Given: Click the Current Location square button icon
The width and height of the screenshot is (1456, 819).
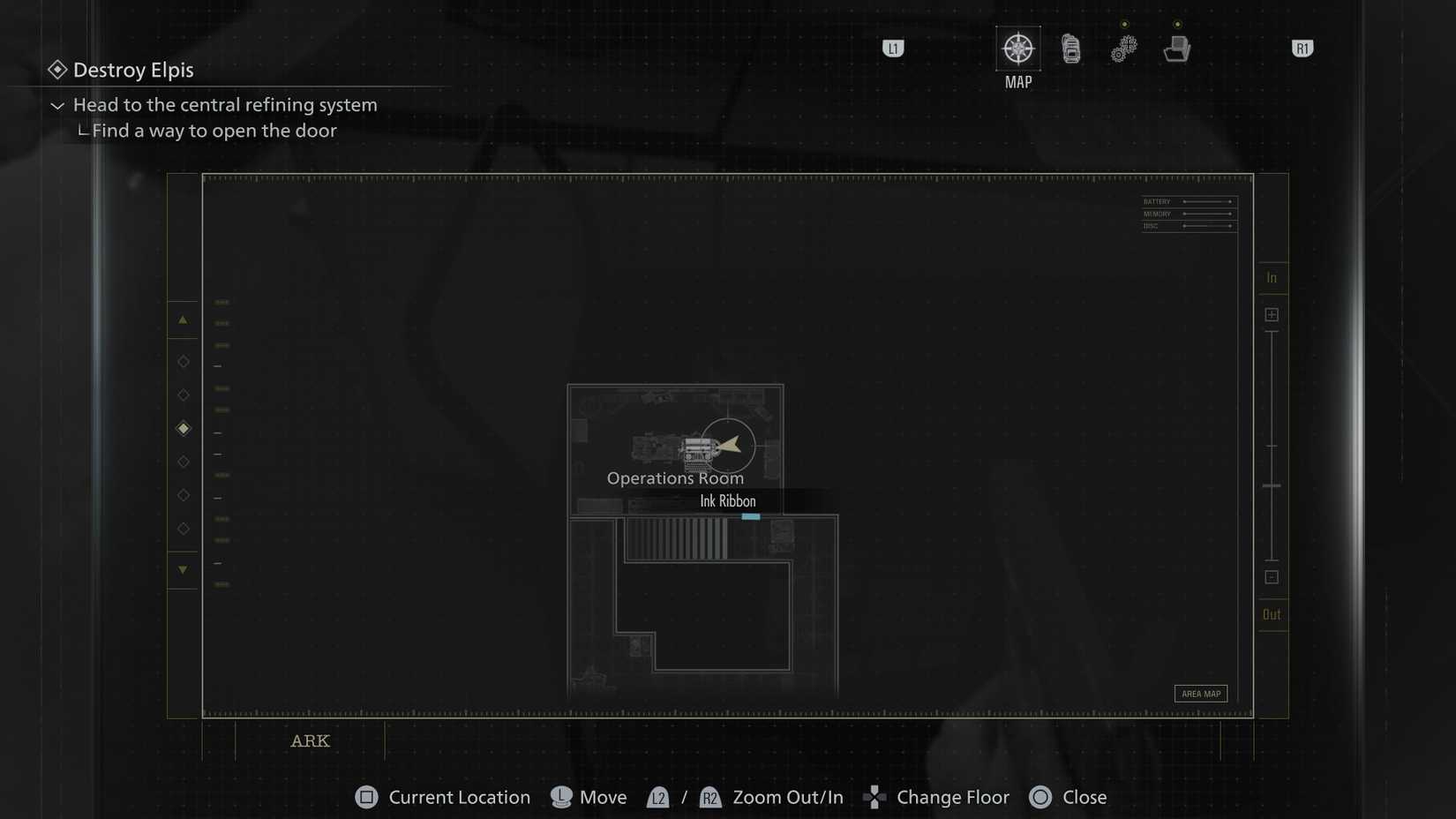Looking at the screenshot, I should (365, 797).
